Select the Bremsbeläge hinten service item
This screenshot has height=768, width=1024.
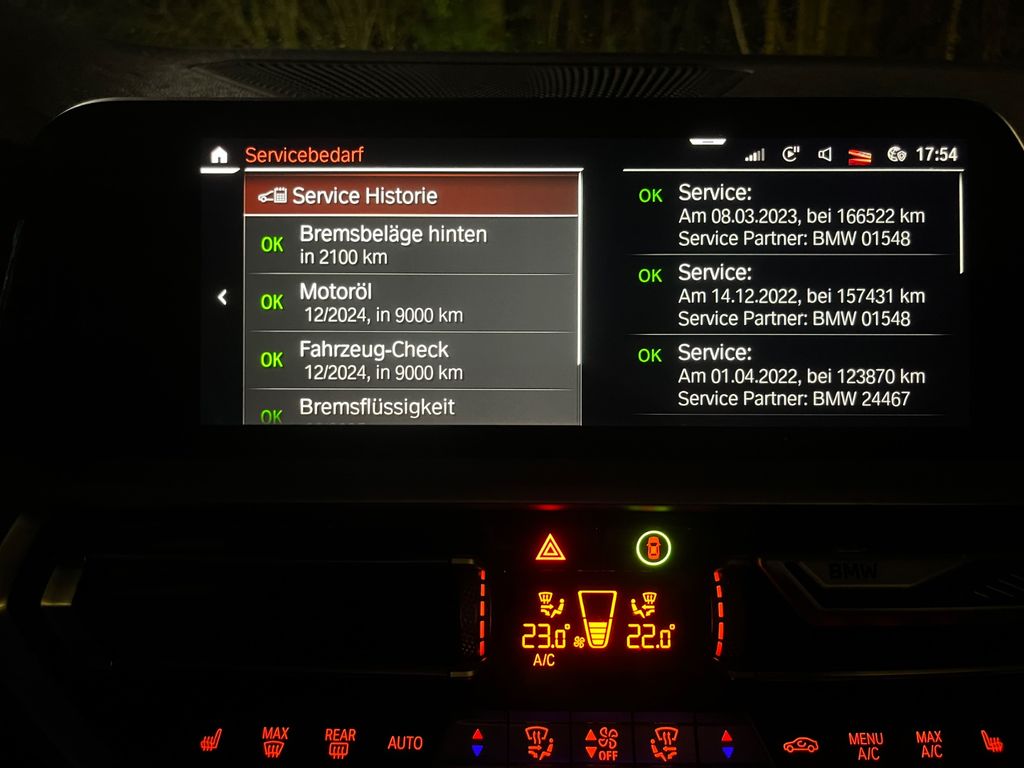tap(411, 245)
